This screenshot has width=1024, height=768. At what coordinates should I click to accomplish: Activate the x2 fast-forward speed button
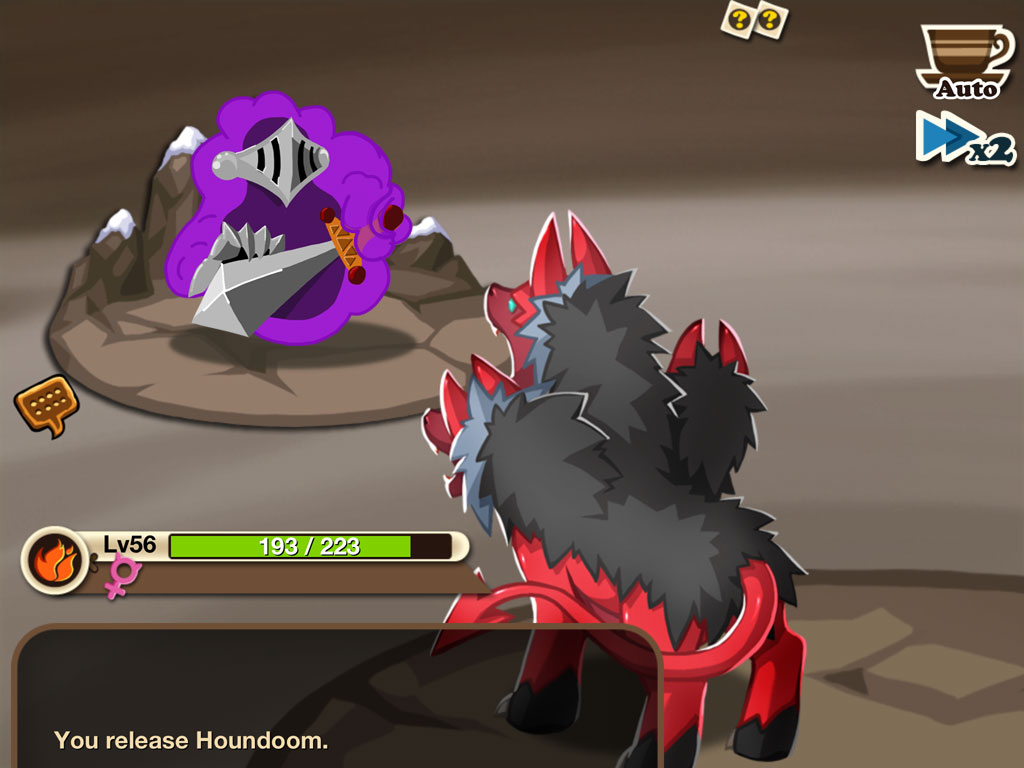965,138
